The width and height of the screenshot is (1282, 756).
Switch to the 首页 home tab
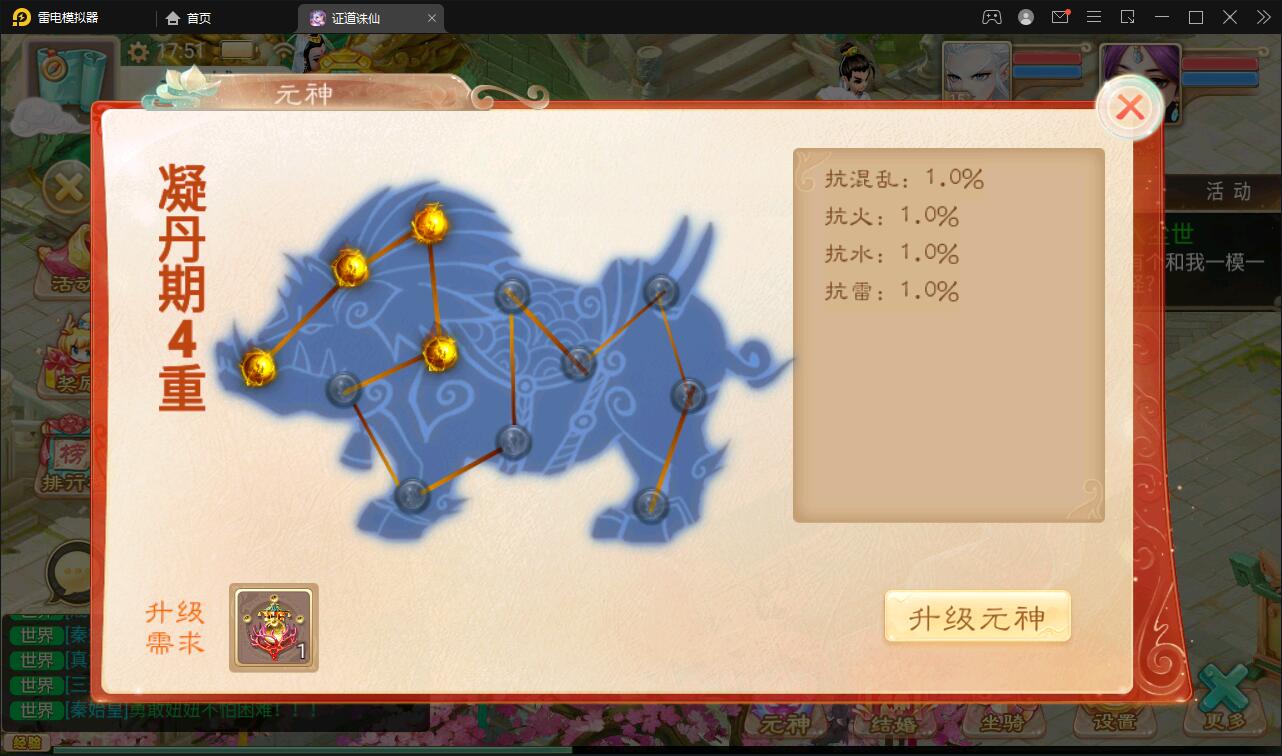click(x=188, y=17)
